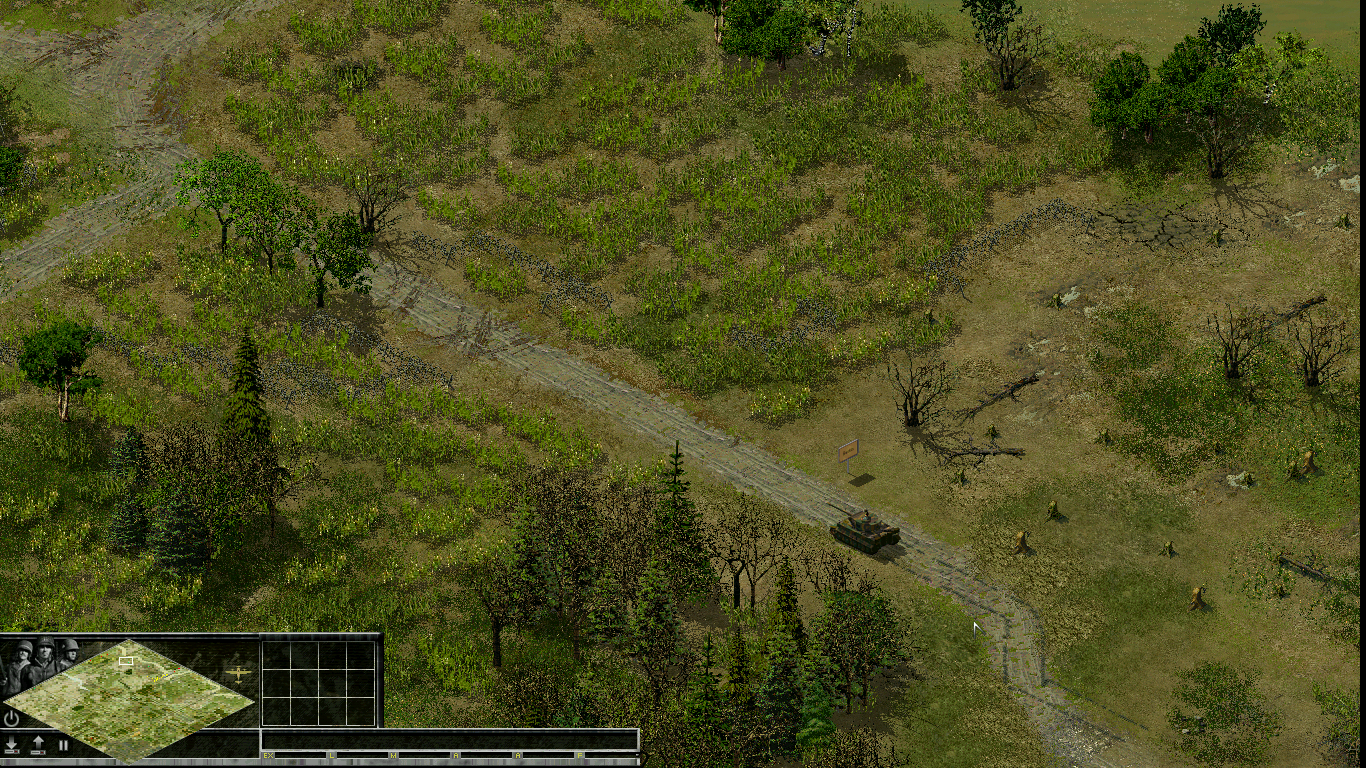Click the yellow EX indicator on the status bar

268,756
